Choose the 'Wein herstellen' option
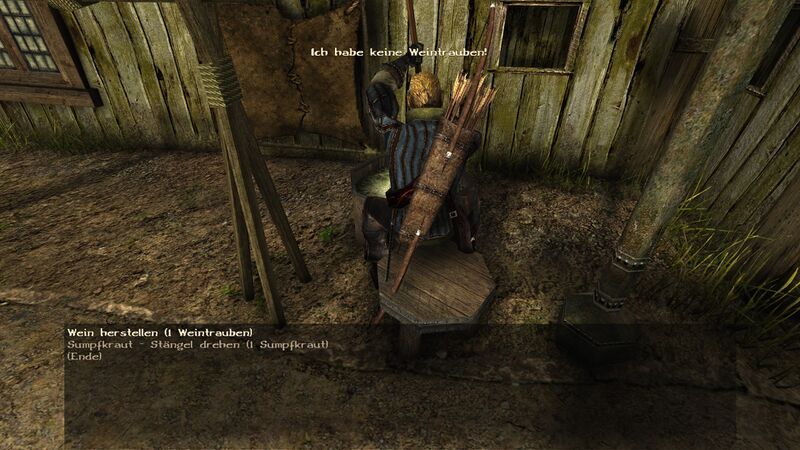The height and width of the screenshot is (450, 800). pyautogui.click(x=160, y=332)
